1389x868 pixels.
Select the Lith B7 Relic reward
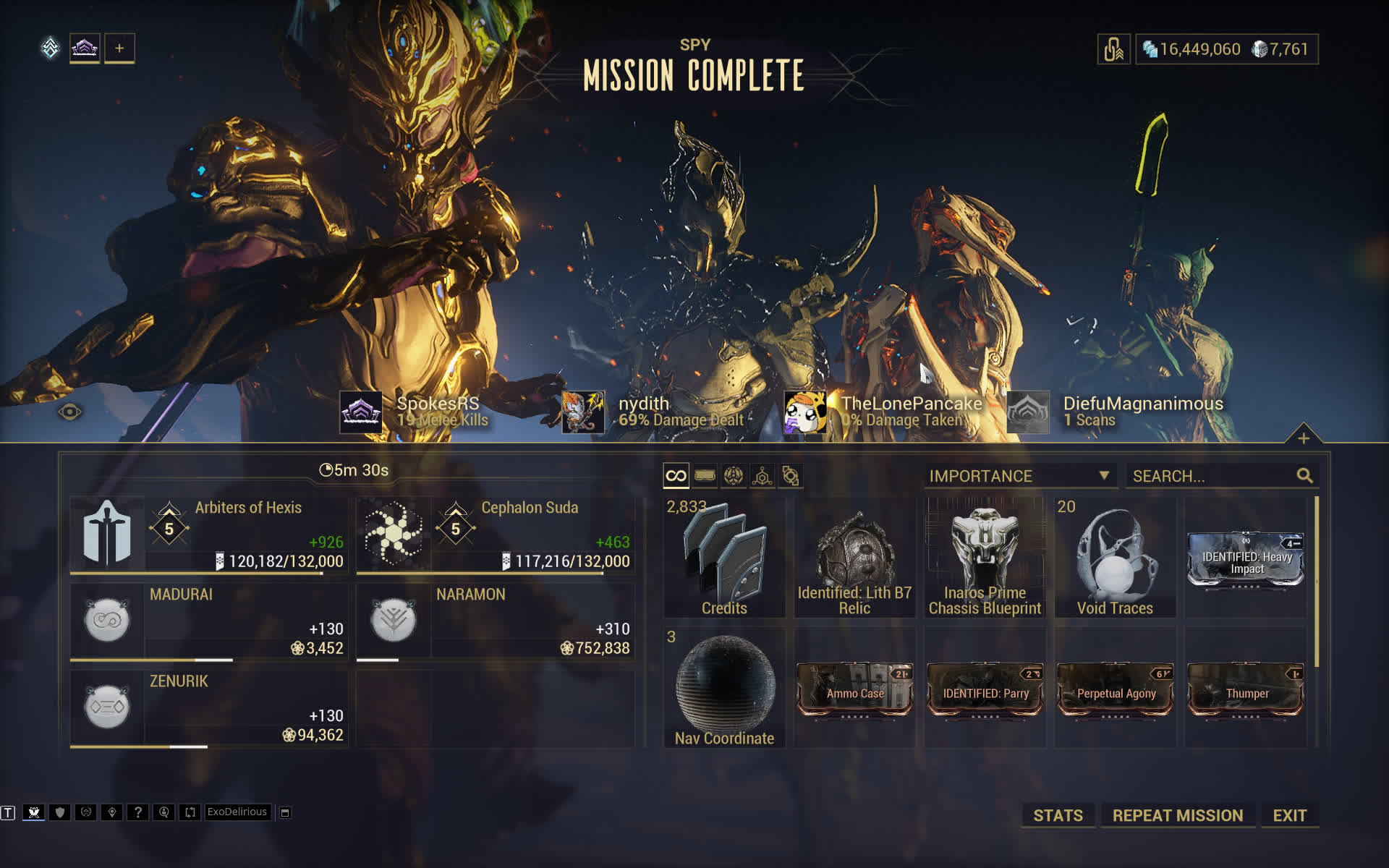(854, 557)
